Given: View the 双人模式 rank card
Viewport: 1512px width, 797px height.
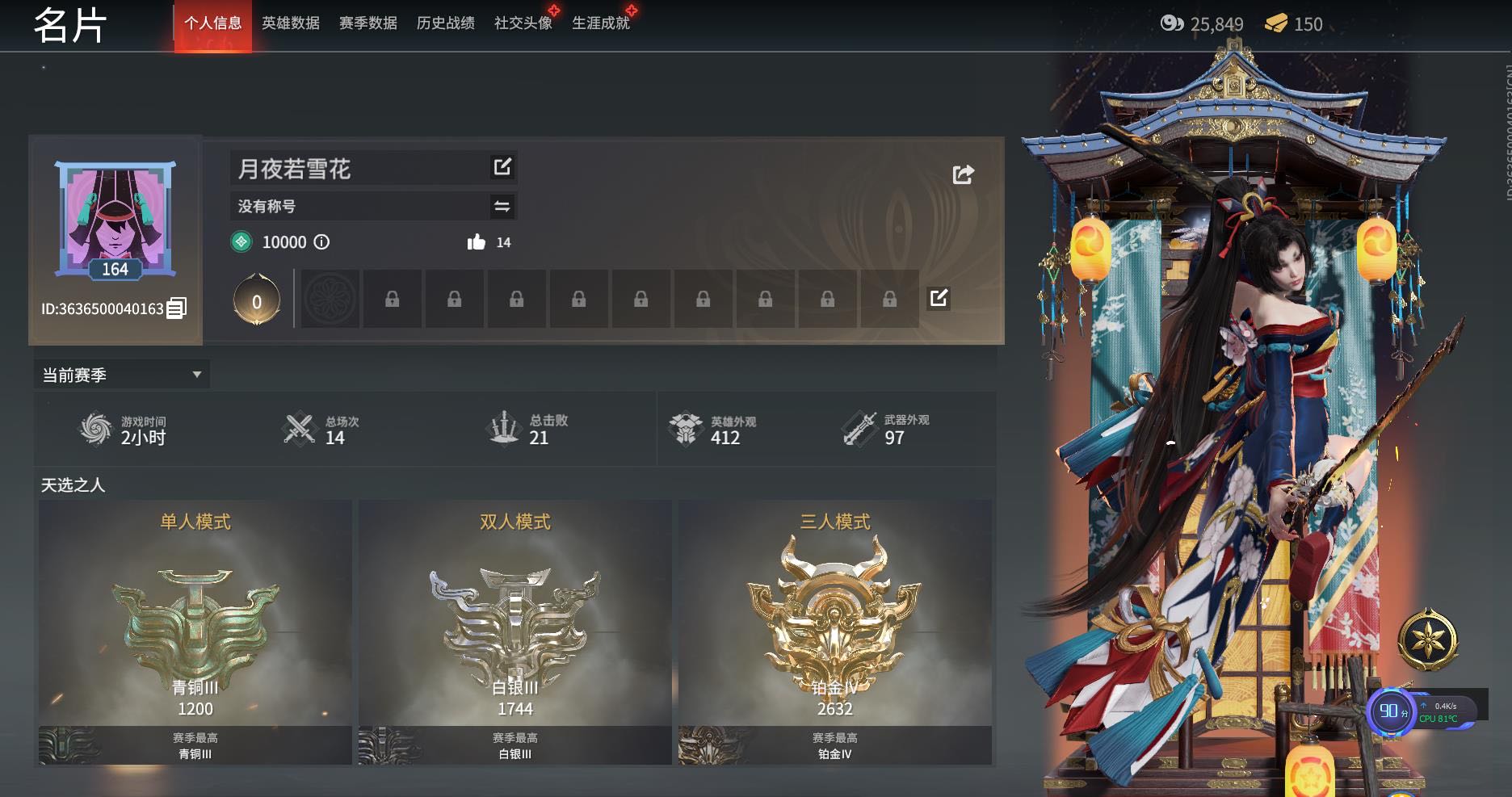Looking at the screenshot, I should pyautogui.click(x=515, y=631).
